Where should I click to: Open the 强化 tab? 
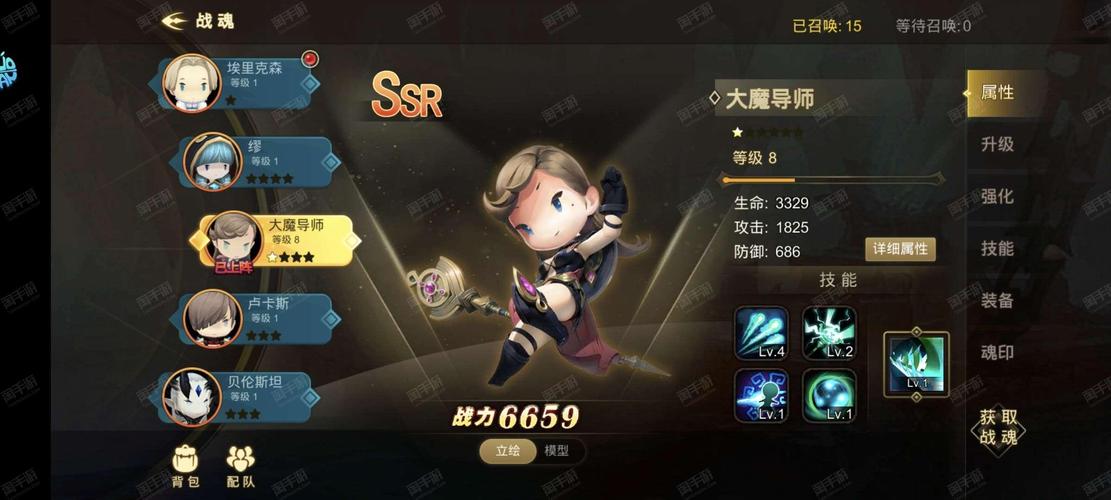pyautogui.click(x=997, y=197)
